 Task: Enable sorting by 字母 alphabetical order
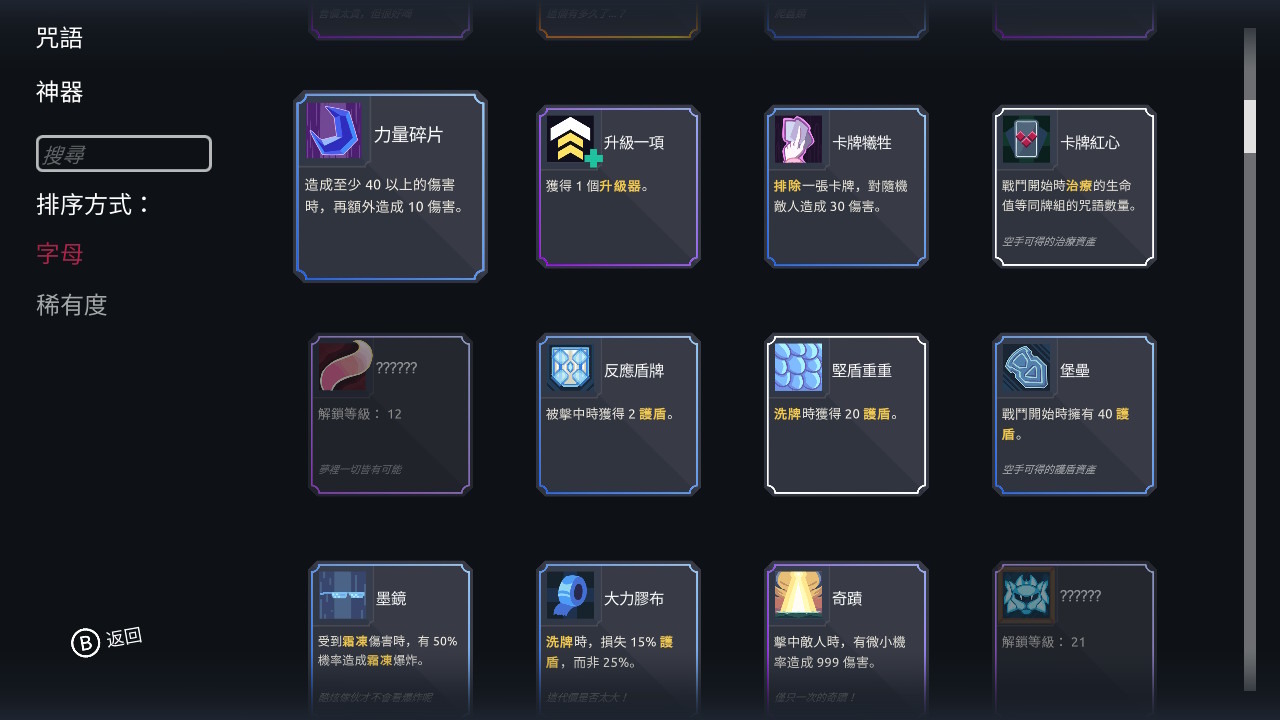[x=59, y=253]
